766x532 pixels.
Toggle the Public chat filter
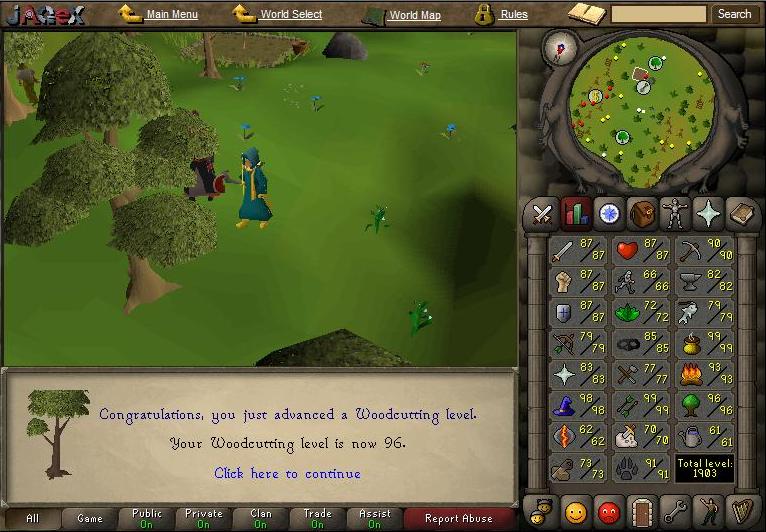(x=146, y=519)
